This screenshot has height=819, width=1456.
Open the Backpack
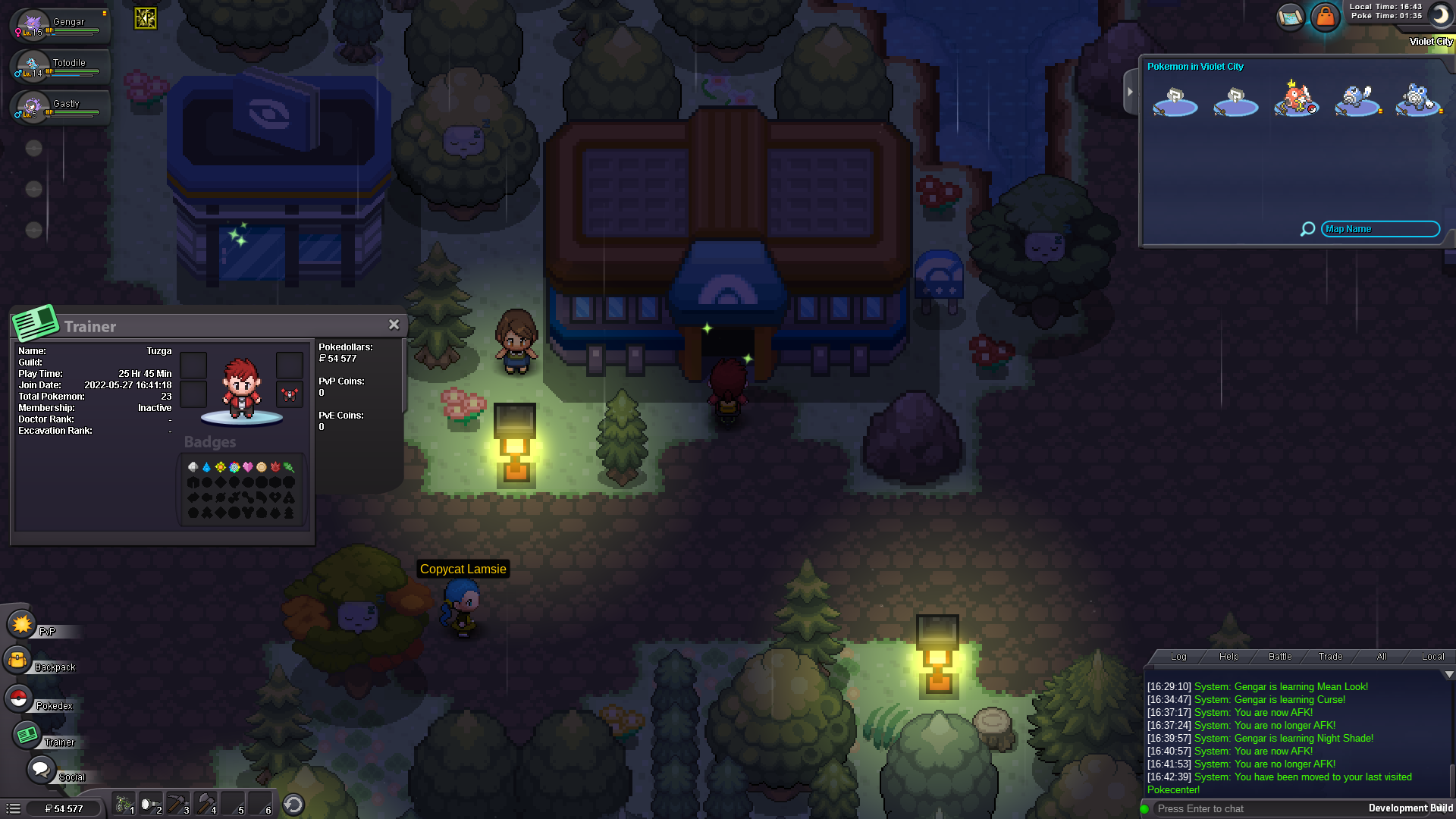coord(17,661)
